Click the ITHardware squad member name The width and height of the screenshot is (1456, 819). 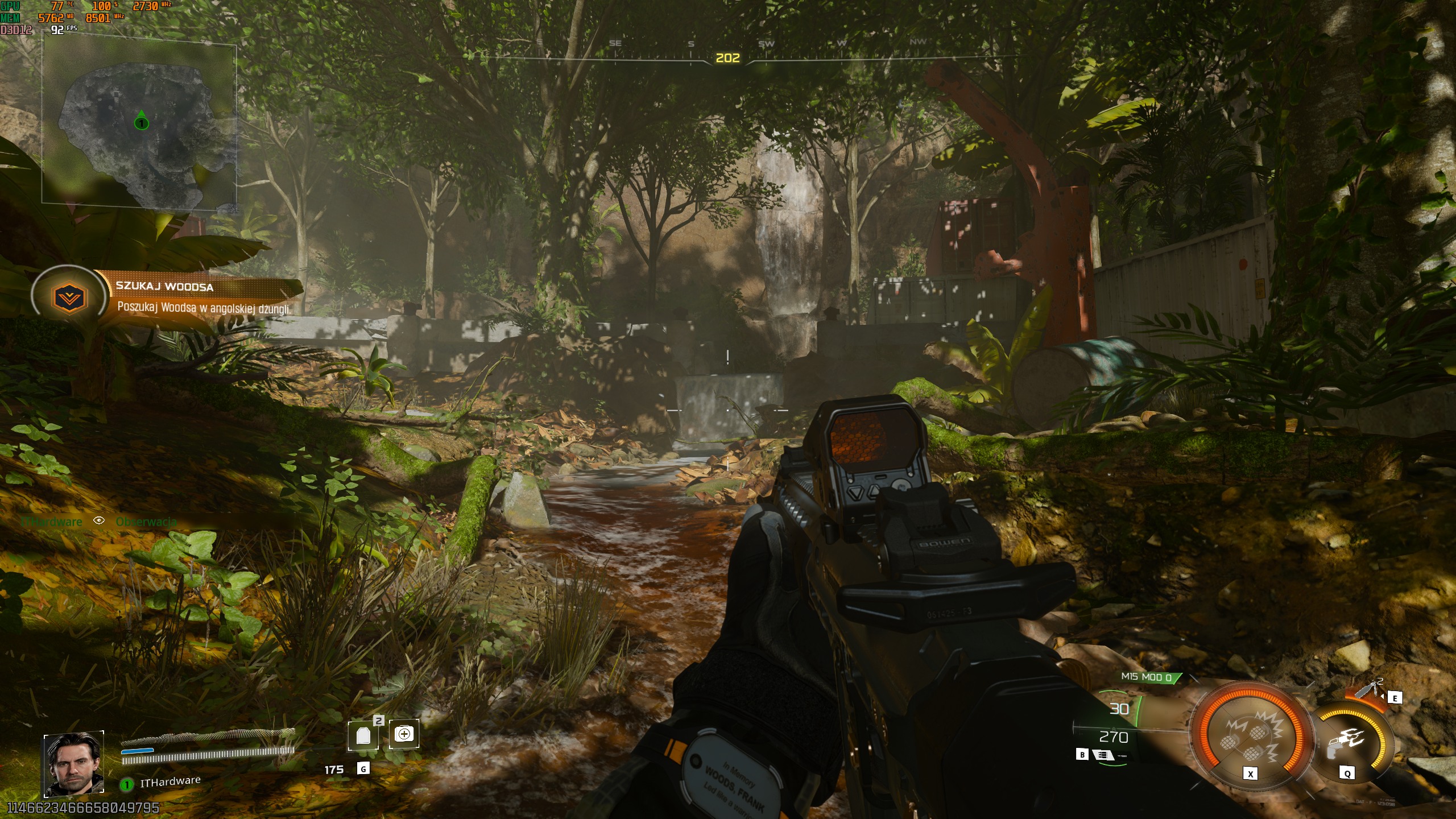point(170,782)
